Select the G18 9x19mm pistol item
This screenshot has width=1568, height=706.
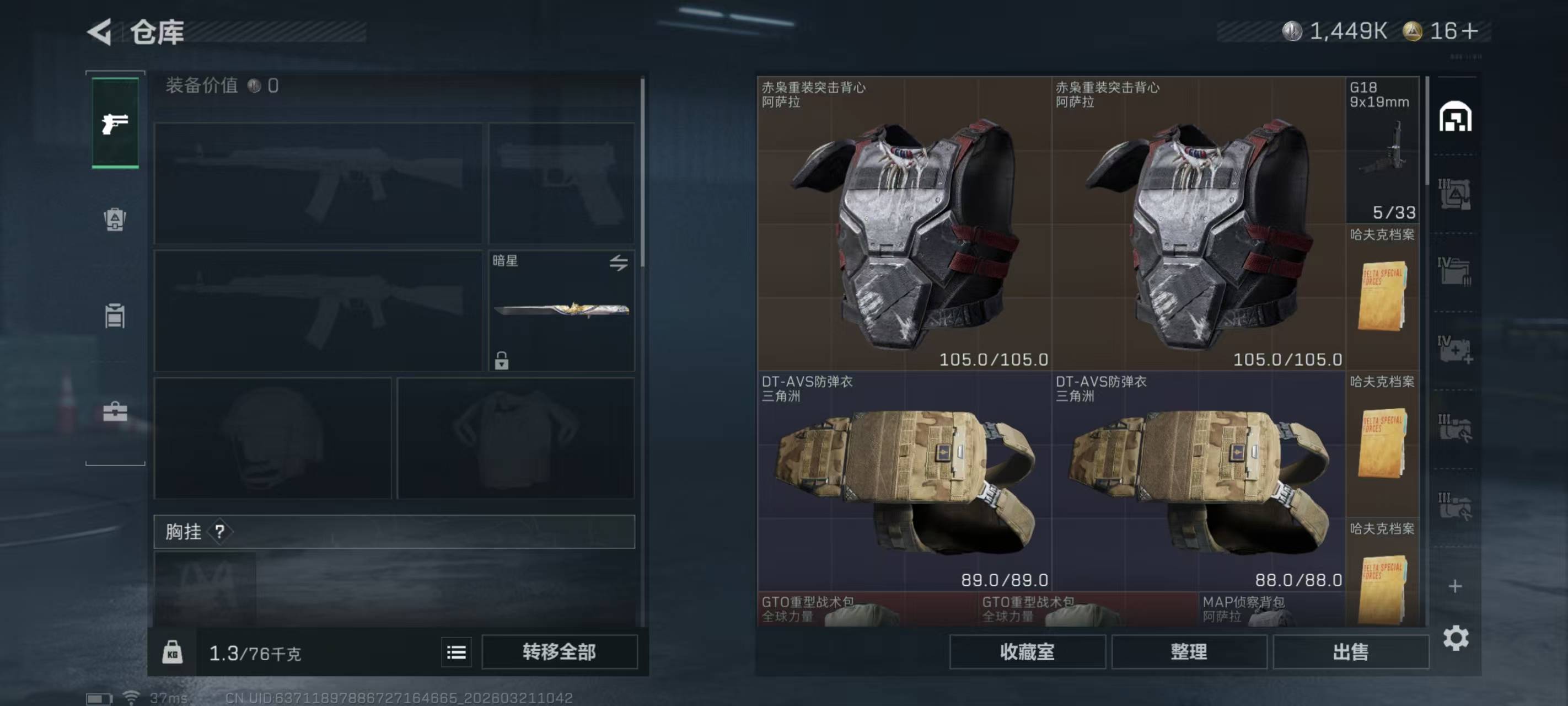(x=1382, y=149)
